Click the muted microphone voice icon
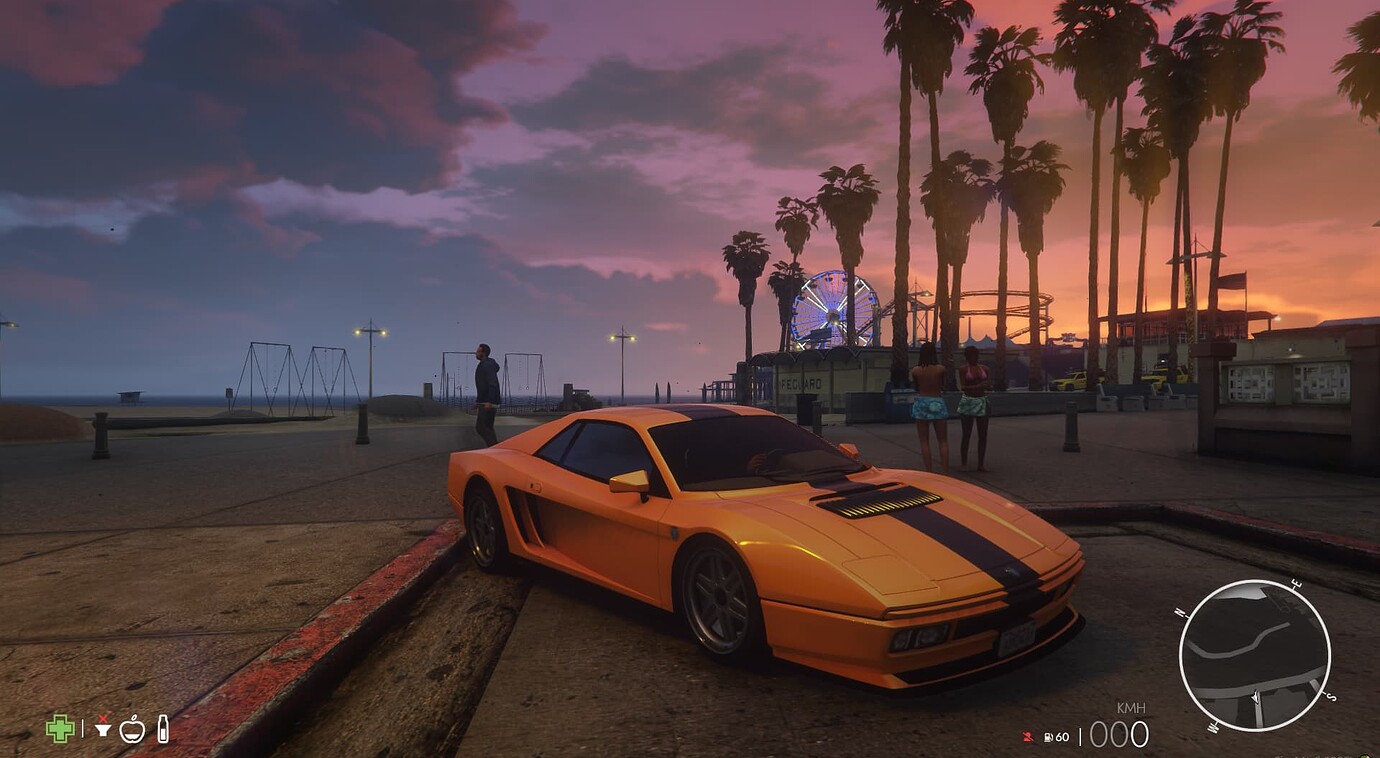 (x=102, y=728)
